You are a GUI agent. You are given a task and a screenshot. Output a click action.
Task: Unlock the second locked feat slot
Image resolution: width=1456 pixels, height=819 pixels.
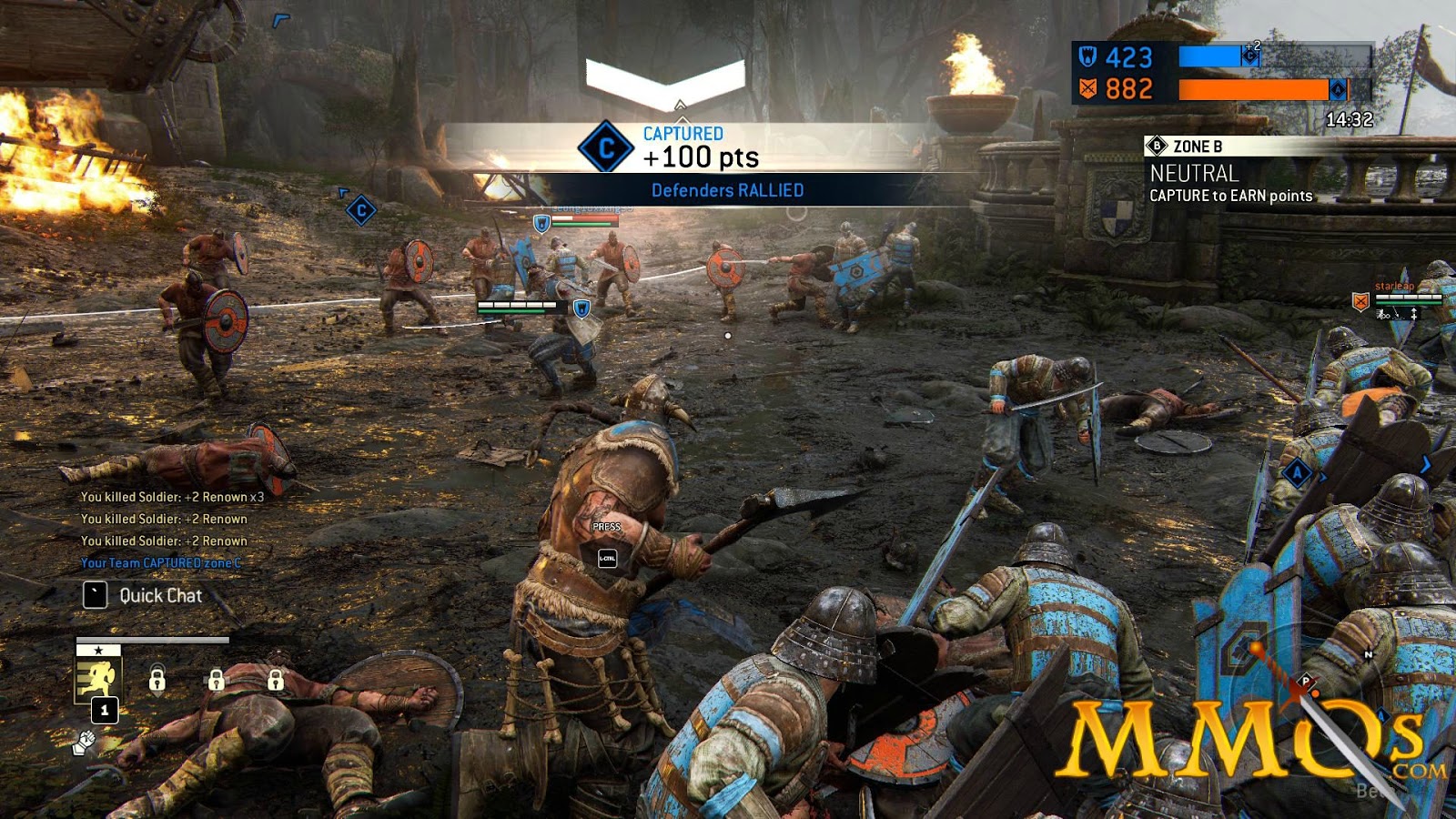click(217, 681)
